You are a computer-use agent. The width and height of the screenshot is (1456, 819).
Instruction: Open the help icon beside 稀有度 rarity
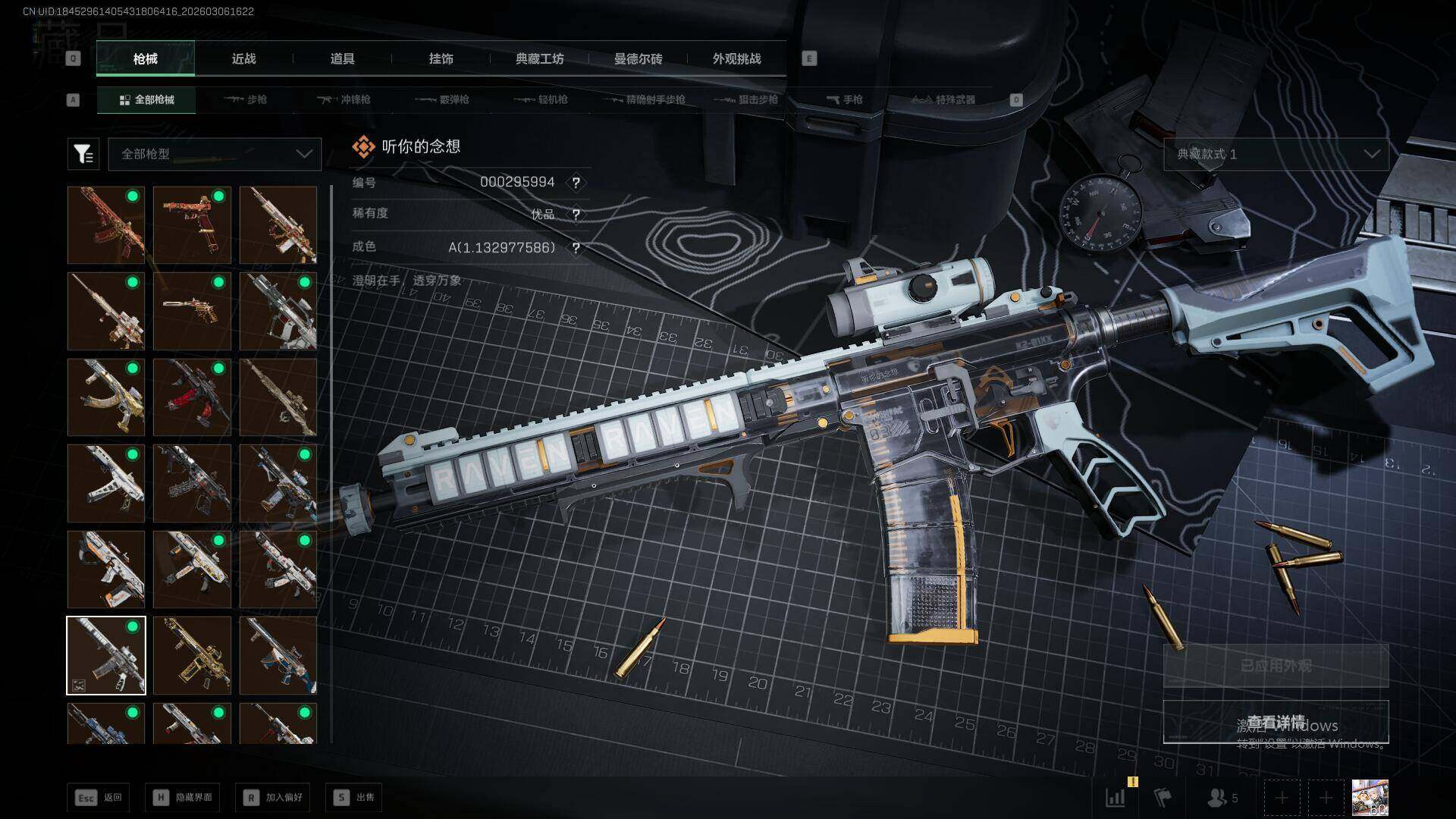tap(576, 215)
